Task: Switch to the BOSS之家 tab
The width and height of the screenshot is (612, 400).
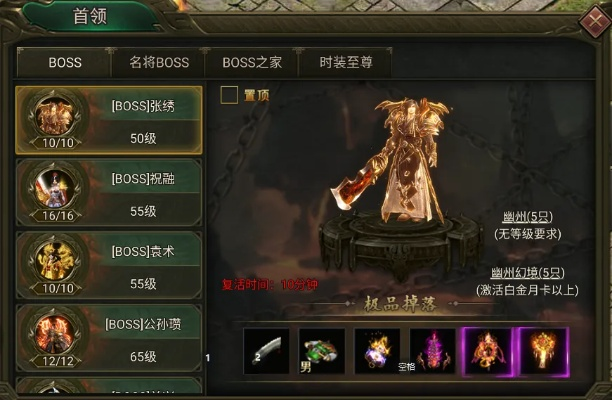Action: (x=252, y=62)
